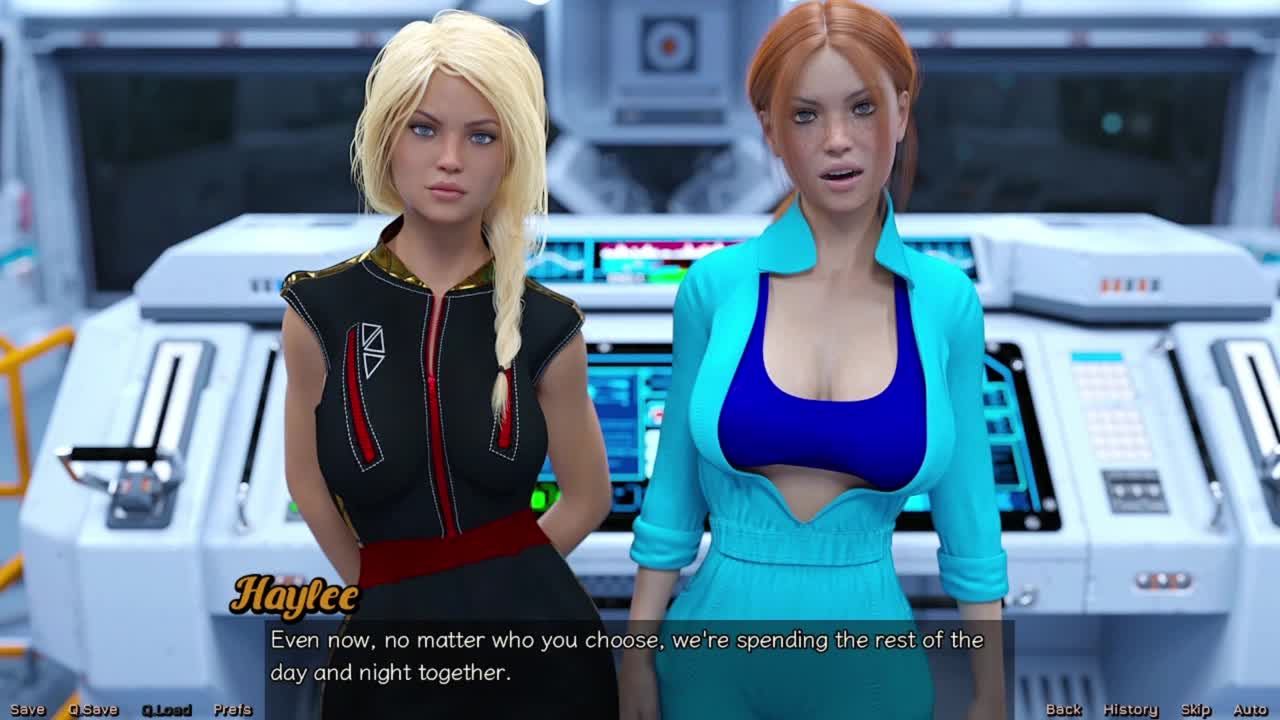Activate Skip mode
The height and width of the screenshot is (720, 1280).
coord(1195,709)
